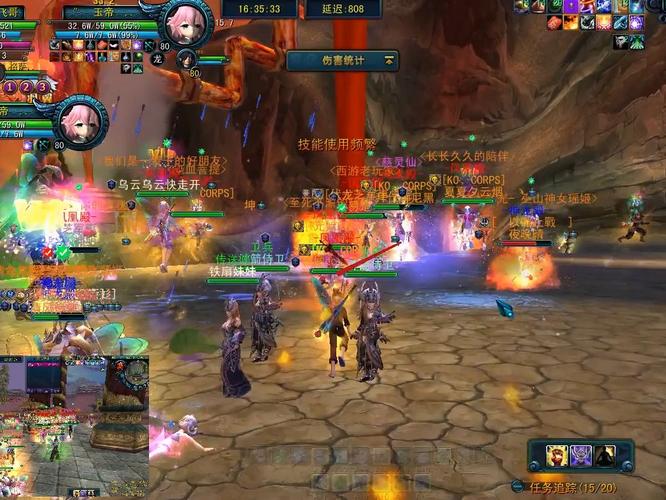Select the golden crowned figure icon
Image resolution: width=666 pixels, height=500 pixels.
coord(556,456)
